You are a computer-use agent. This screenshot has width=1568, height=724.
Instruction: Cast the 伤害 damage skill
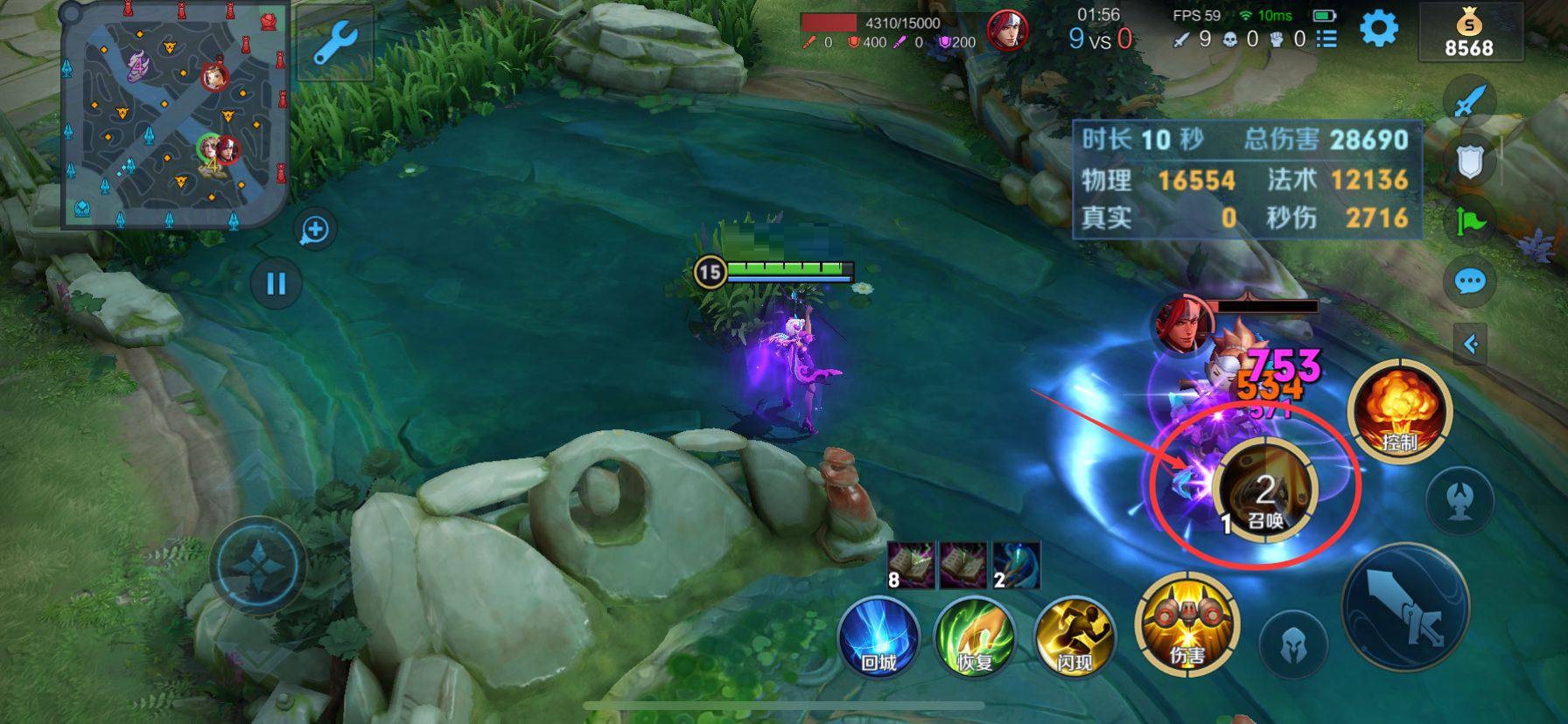coord(1186,624)
